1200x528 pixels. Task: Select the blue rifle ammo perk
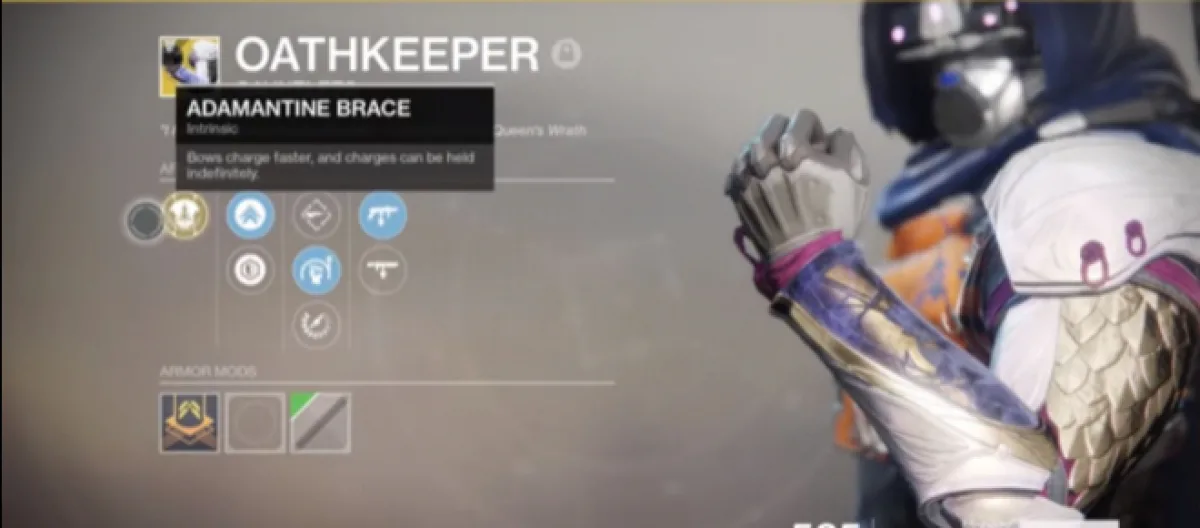click(383, 215)
